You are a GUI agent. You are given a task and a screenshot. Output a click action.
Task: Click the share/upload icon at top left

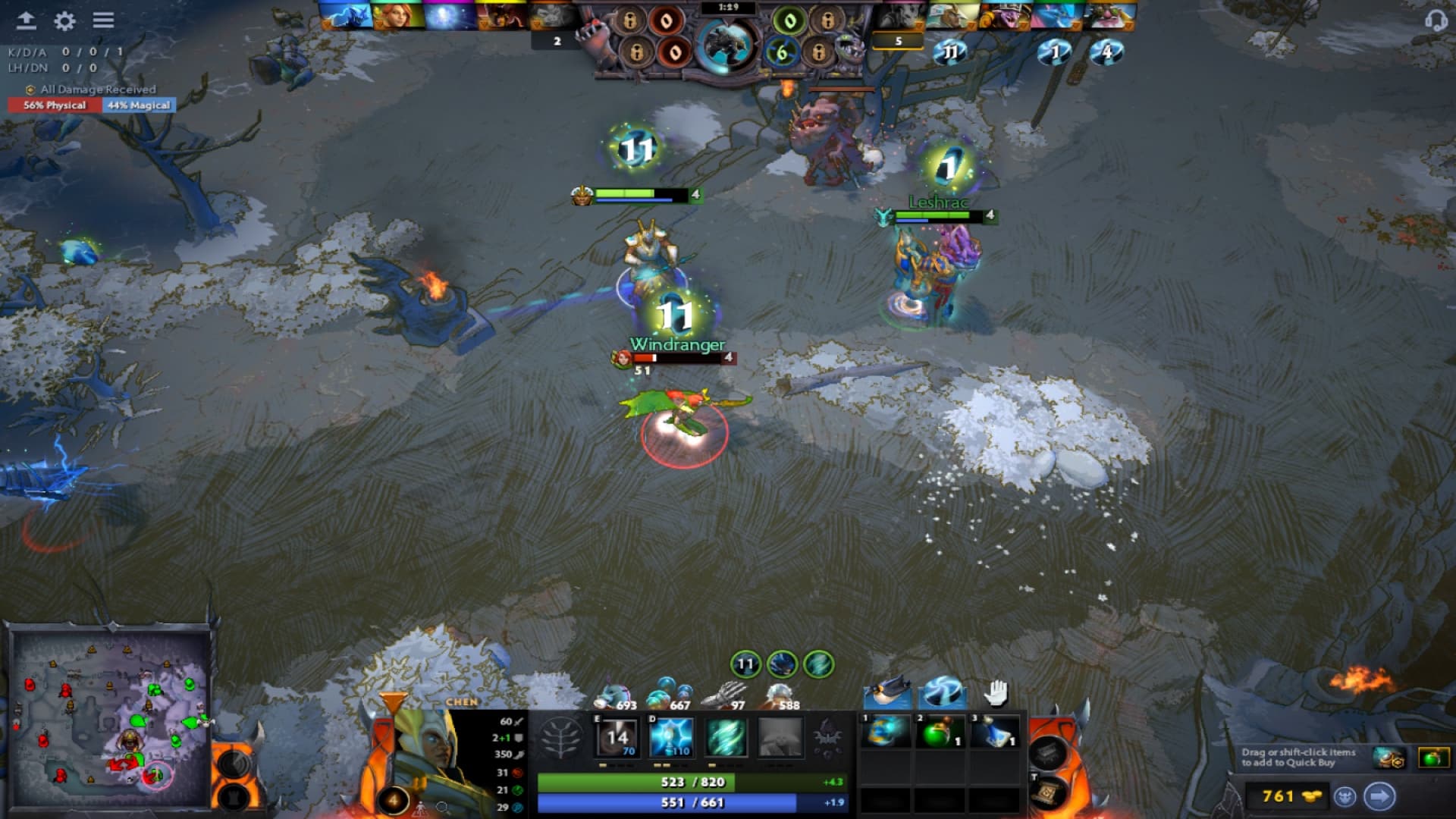pyautogui.click(x=28, y=22)
